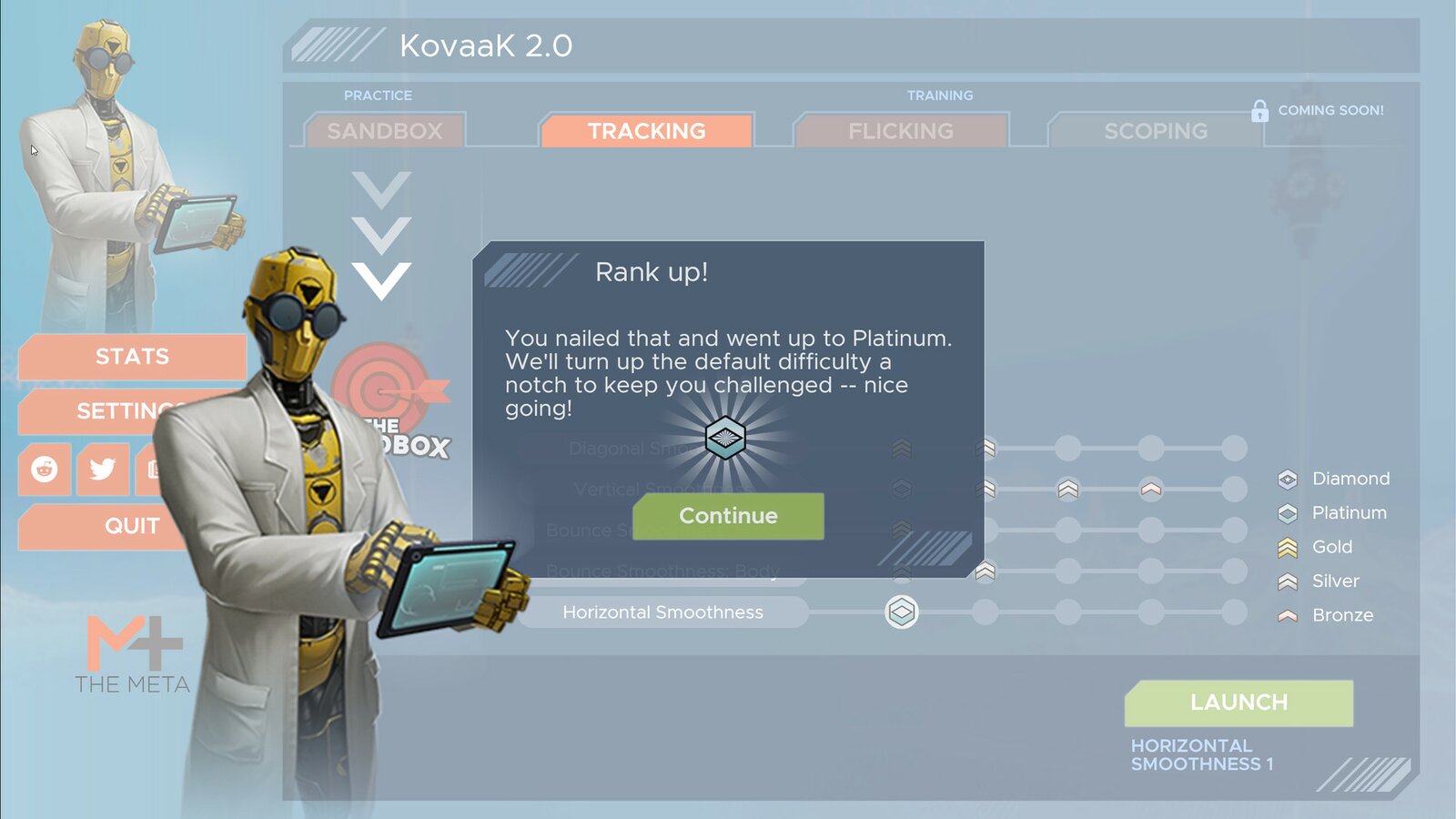
Task: Click the Platinum badge beside Horizontal Smoothness
Action: pyautogui.click(x=901, y=612)
